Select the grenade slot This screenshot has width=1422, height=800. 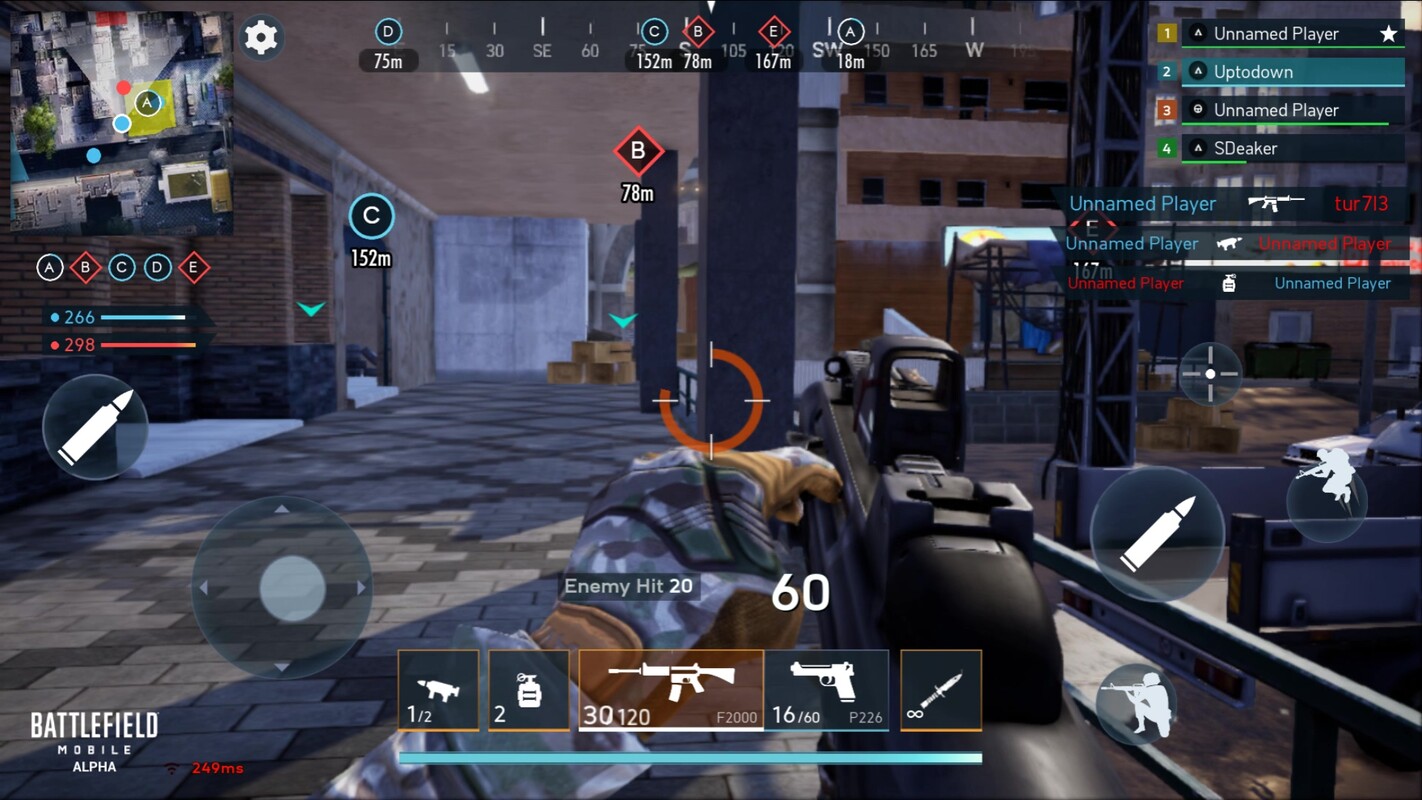click(x=528, y=690)
